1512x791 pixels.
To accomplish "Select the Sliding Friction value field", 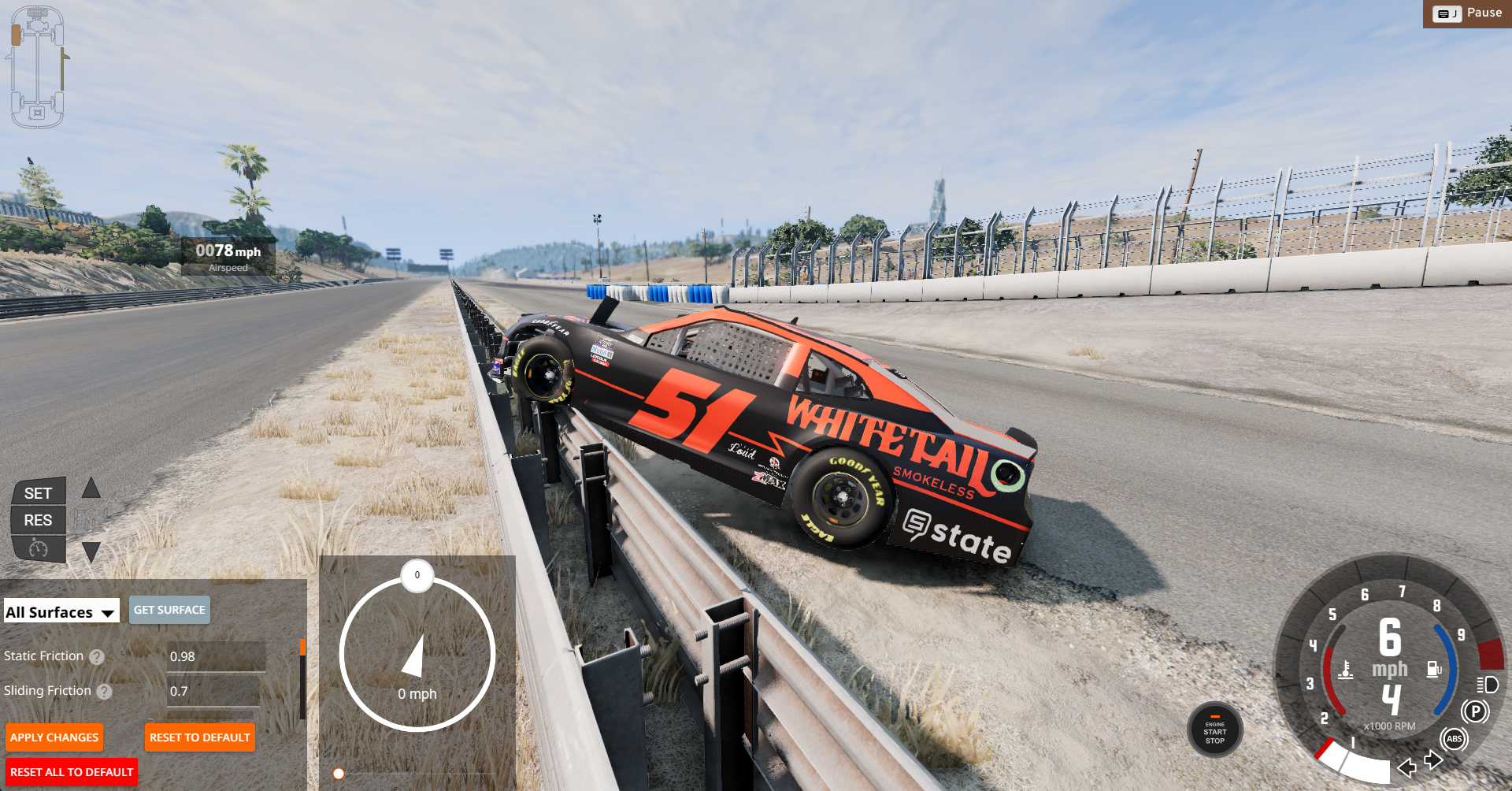I will [213, 691].
